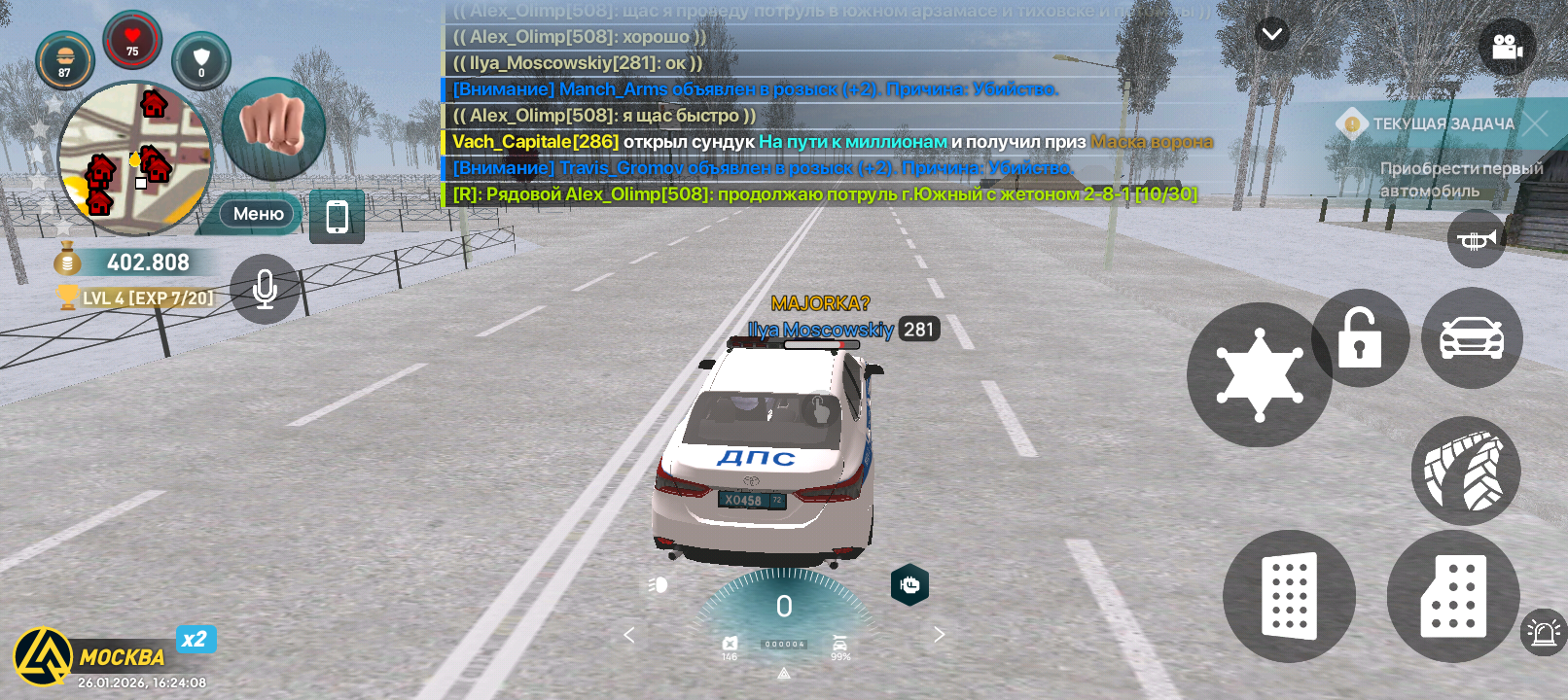Open the sheriff star police menu

point(1259,375)
